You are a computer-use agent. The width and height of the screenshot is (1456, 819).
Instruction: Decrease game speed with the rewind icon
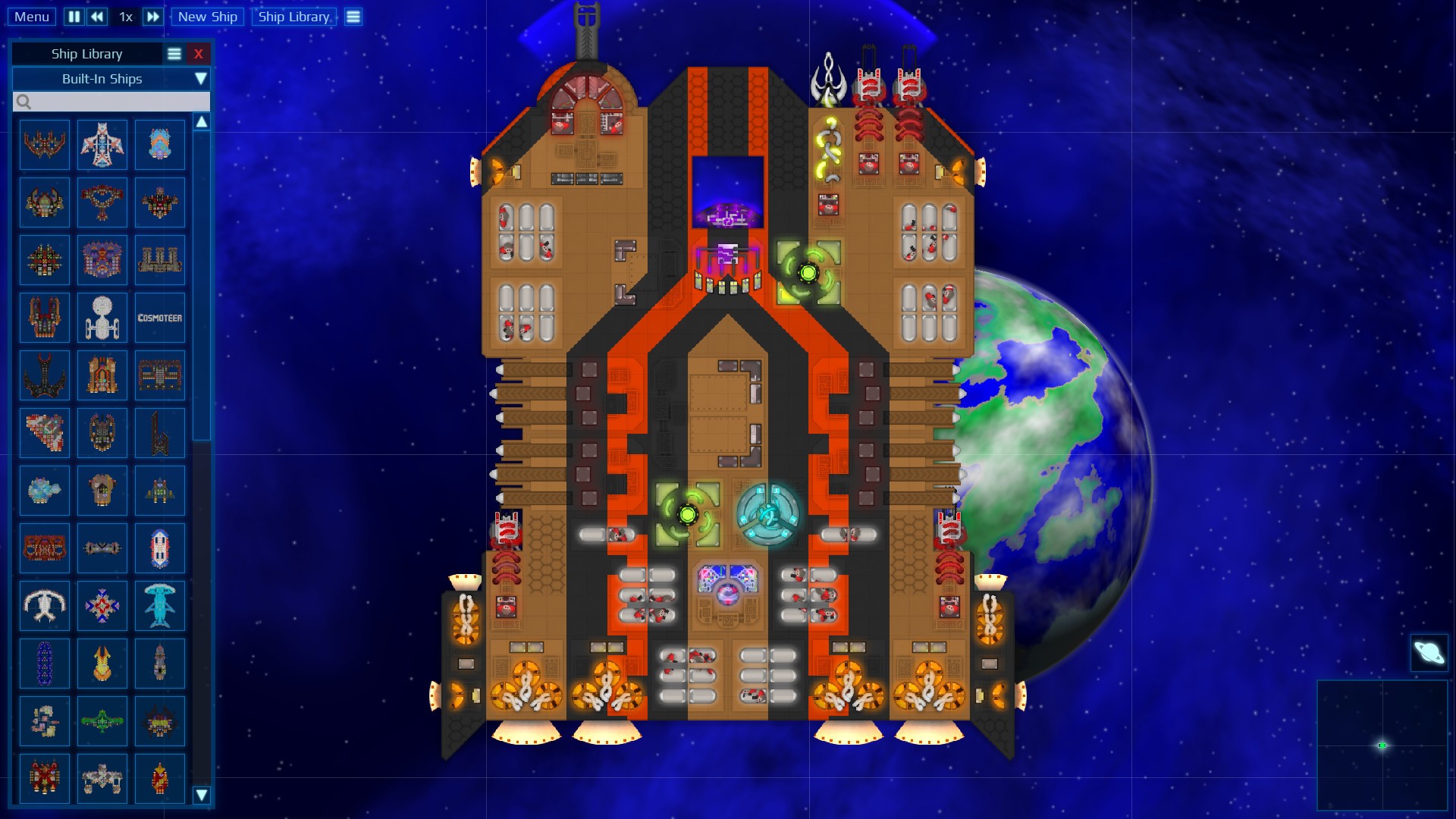96,16
